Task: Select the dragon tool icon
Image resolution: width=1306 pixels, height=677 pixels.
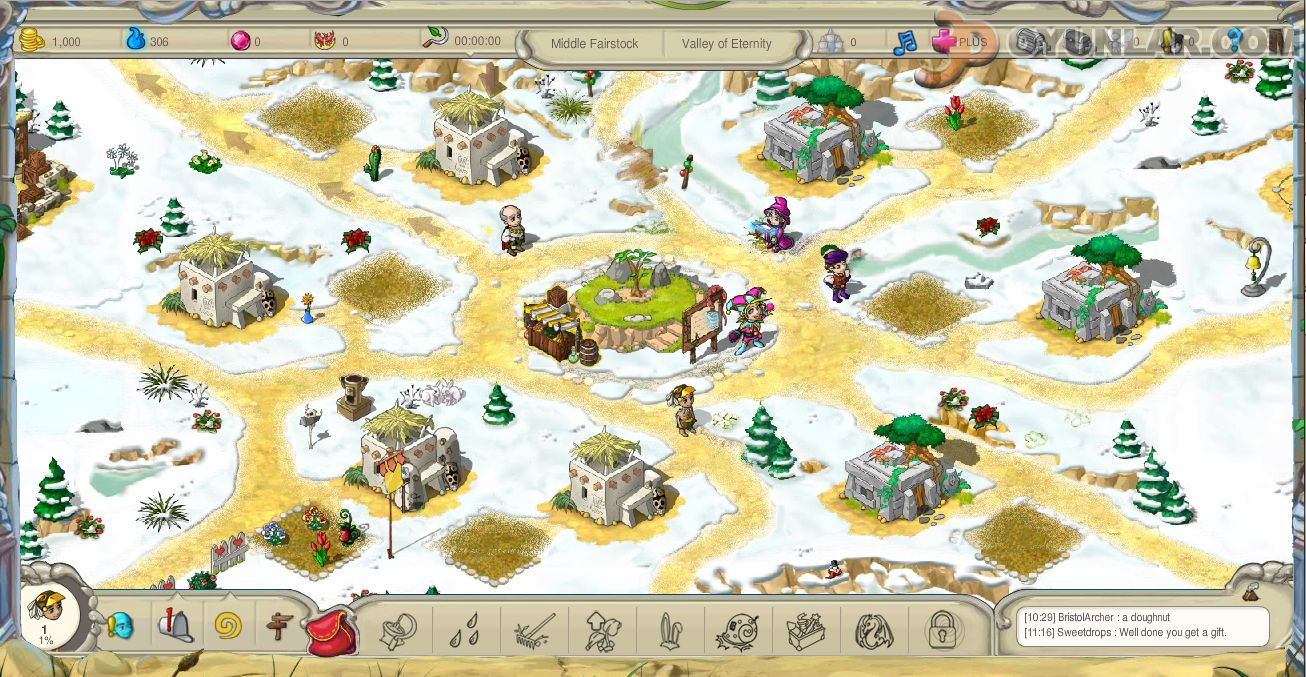Action: 873,631
